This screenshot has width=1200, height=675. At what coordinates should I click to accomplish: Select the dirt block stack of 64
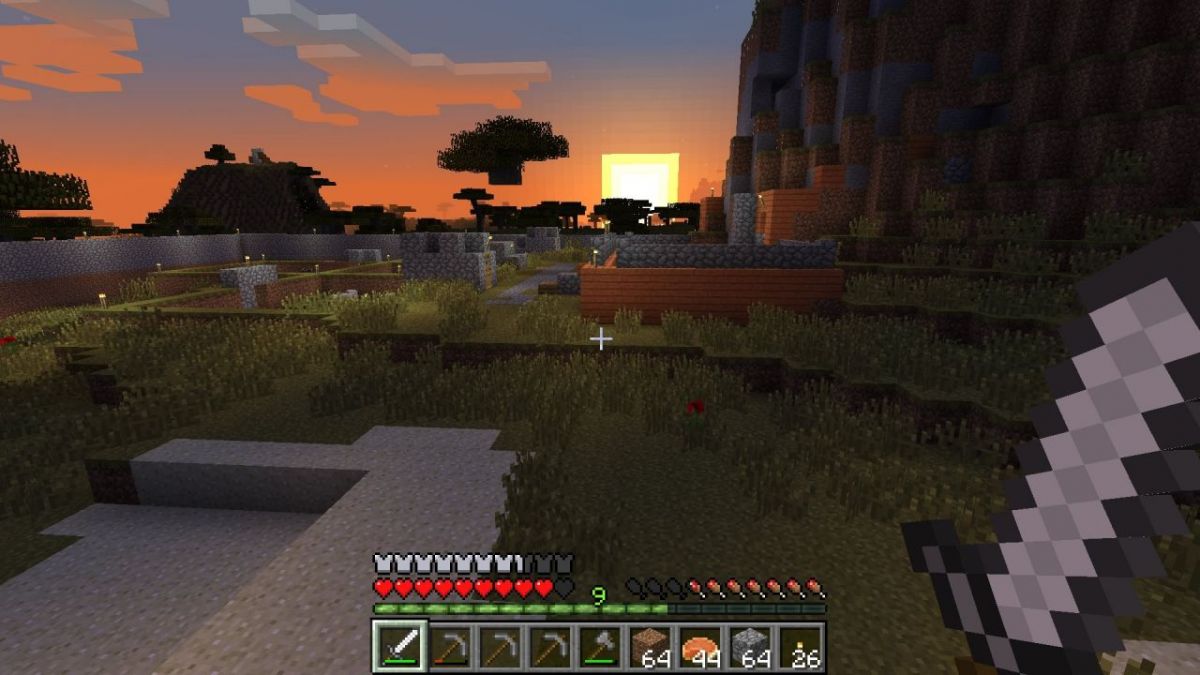(650, 645)
